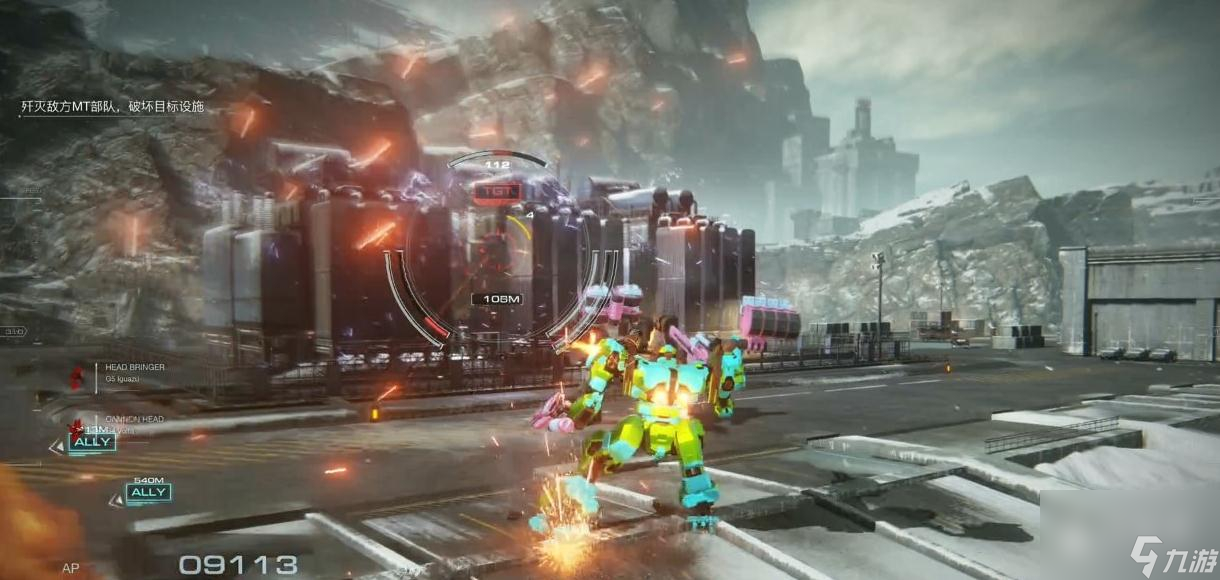
Task: Select the mission objective text
Action: click(x=113, y=106)
